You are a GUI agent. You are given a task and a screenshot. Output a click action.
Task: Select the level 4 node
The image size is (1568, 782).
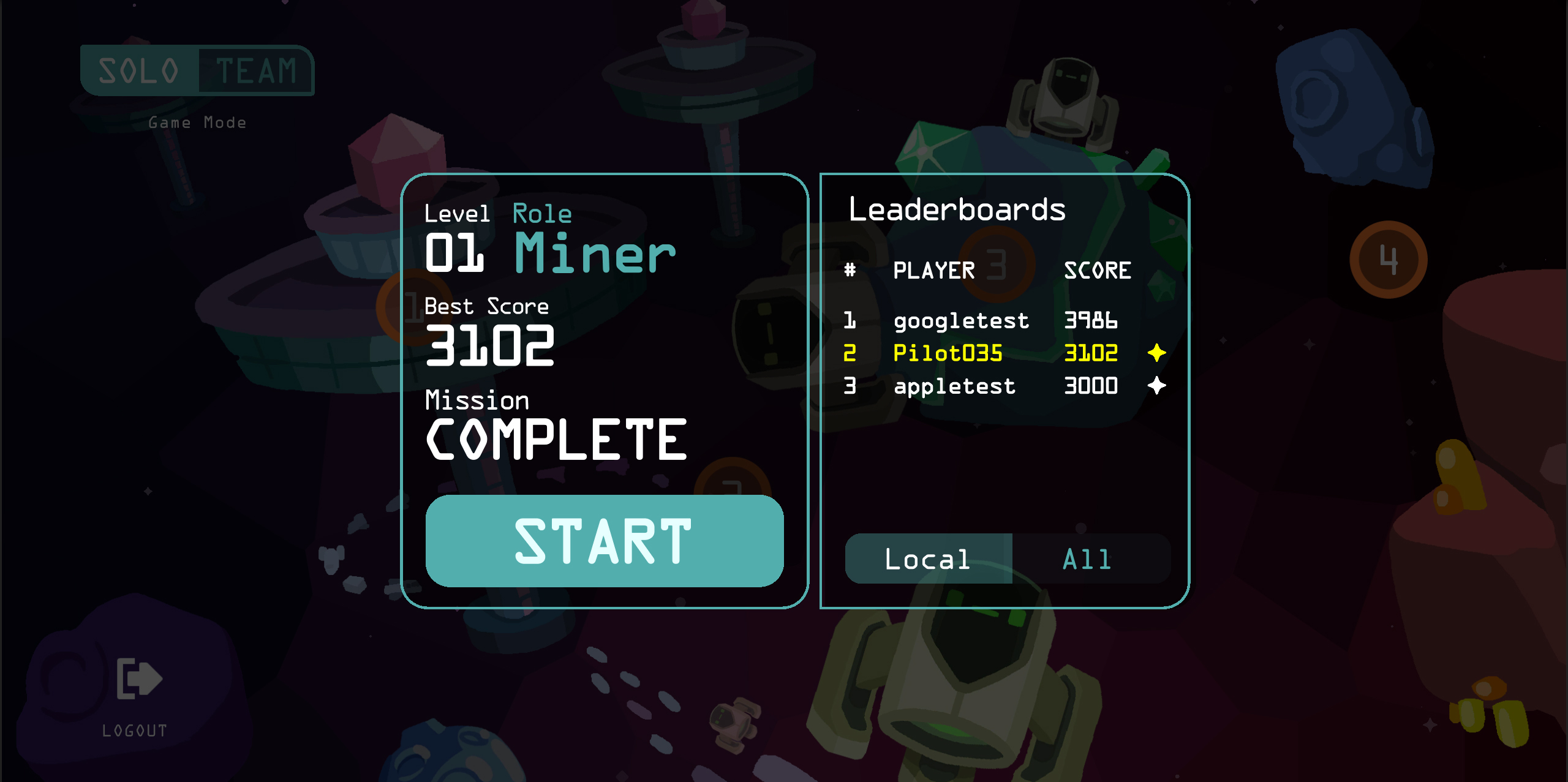pos(1388,260)
